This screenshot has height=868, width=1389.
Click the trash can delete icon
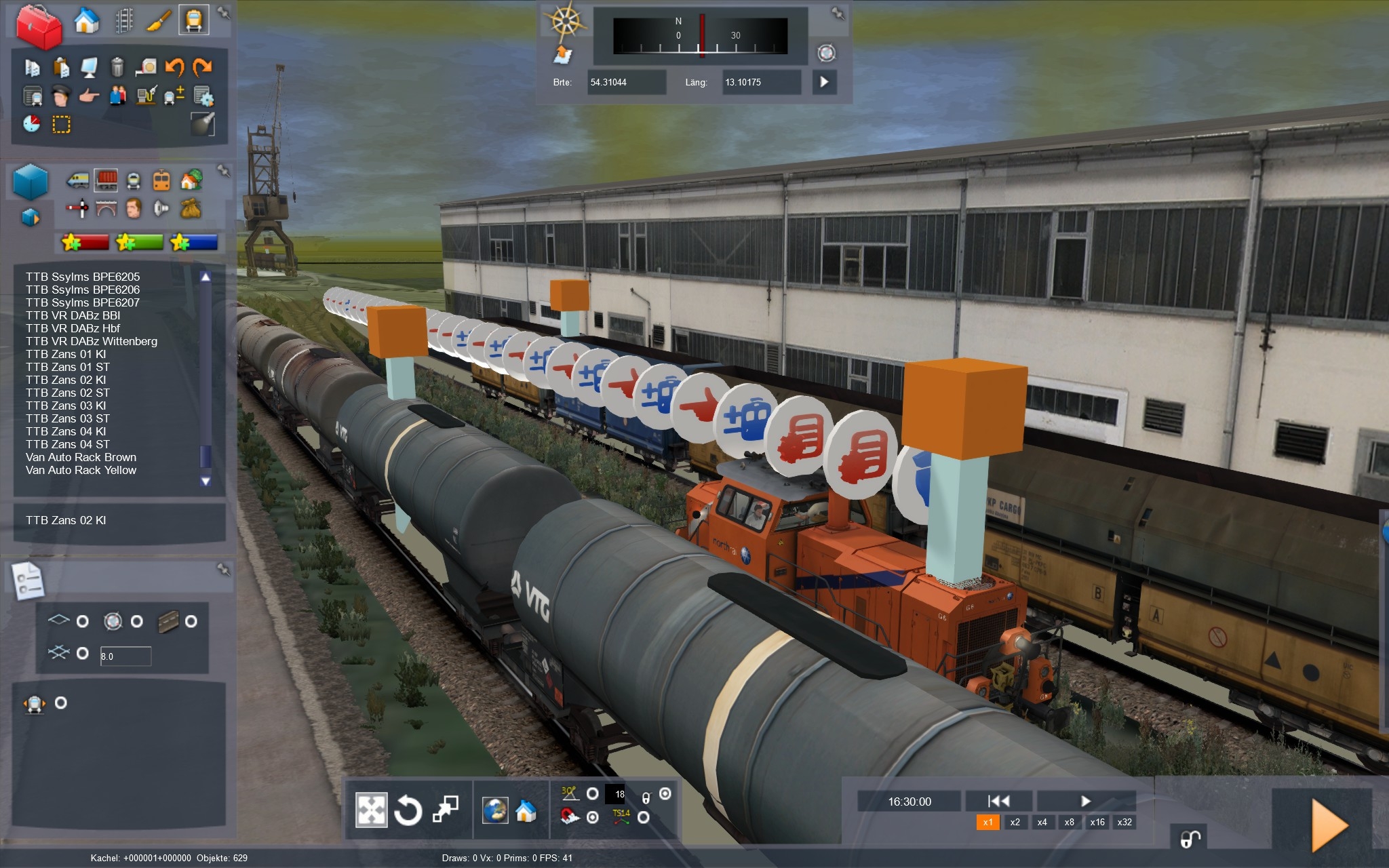(117, 66)
